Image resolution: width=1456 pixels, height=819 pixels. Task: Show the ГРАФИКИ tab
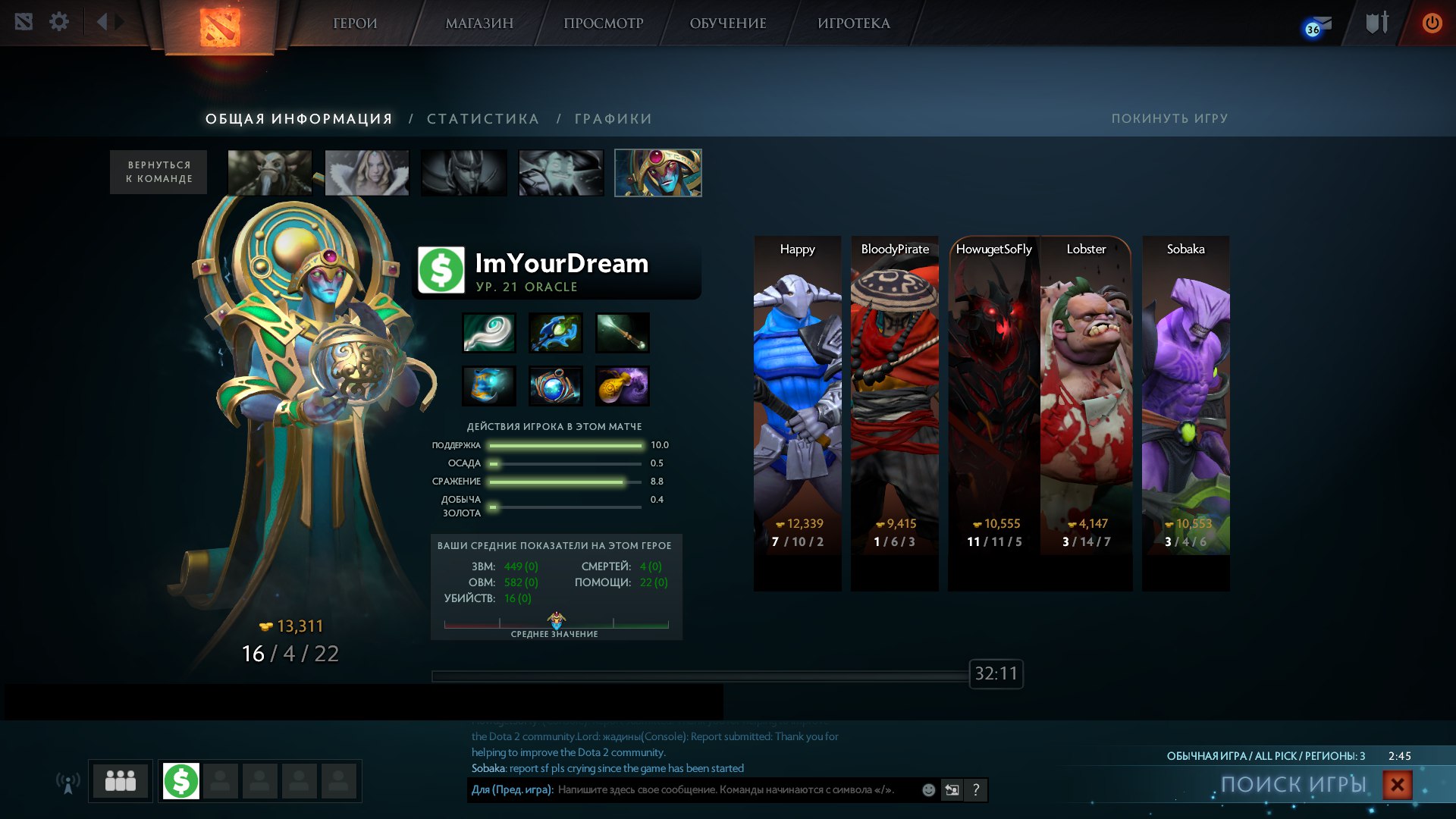[613, 119]
